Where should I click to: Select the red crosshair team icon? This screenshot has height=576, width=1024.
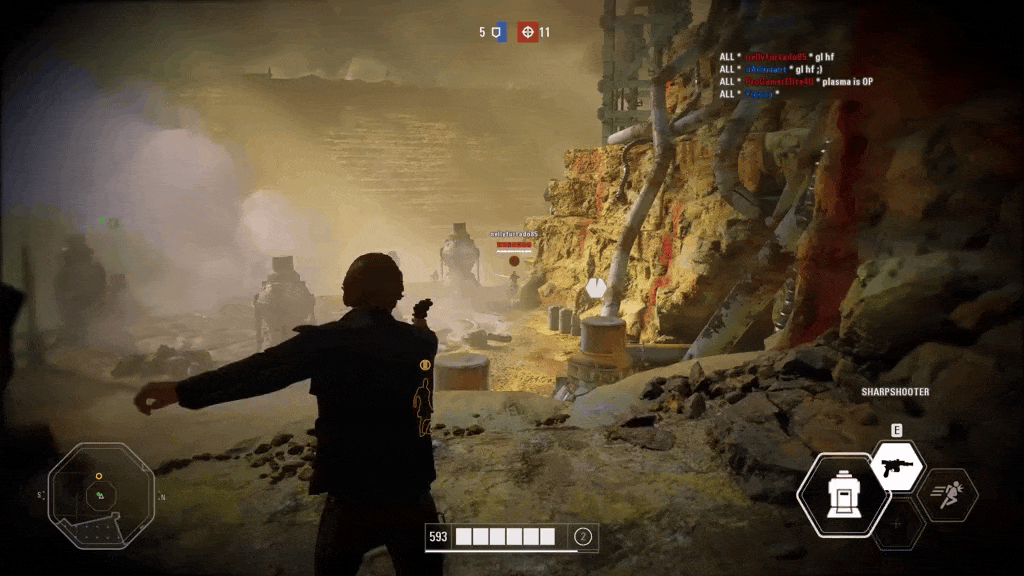click(x=527, y=32)
